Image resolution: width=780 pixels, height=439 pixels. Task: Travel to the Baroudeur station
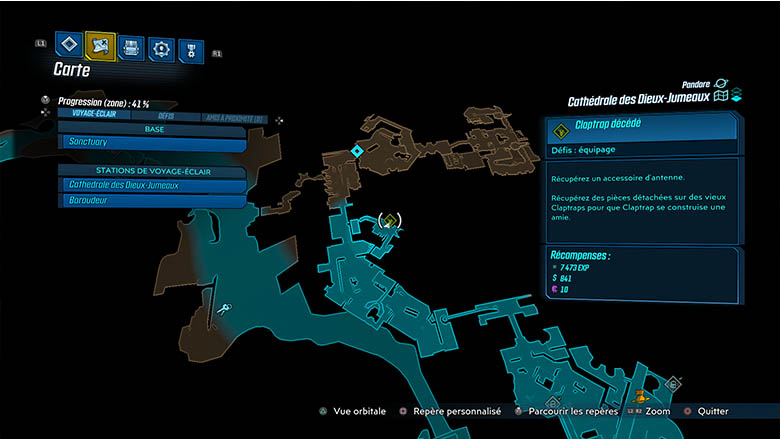[x=152, y=201]
